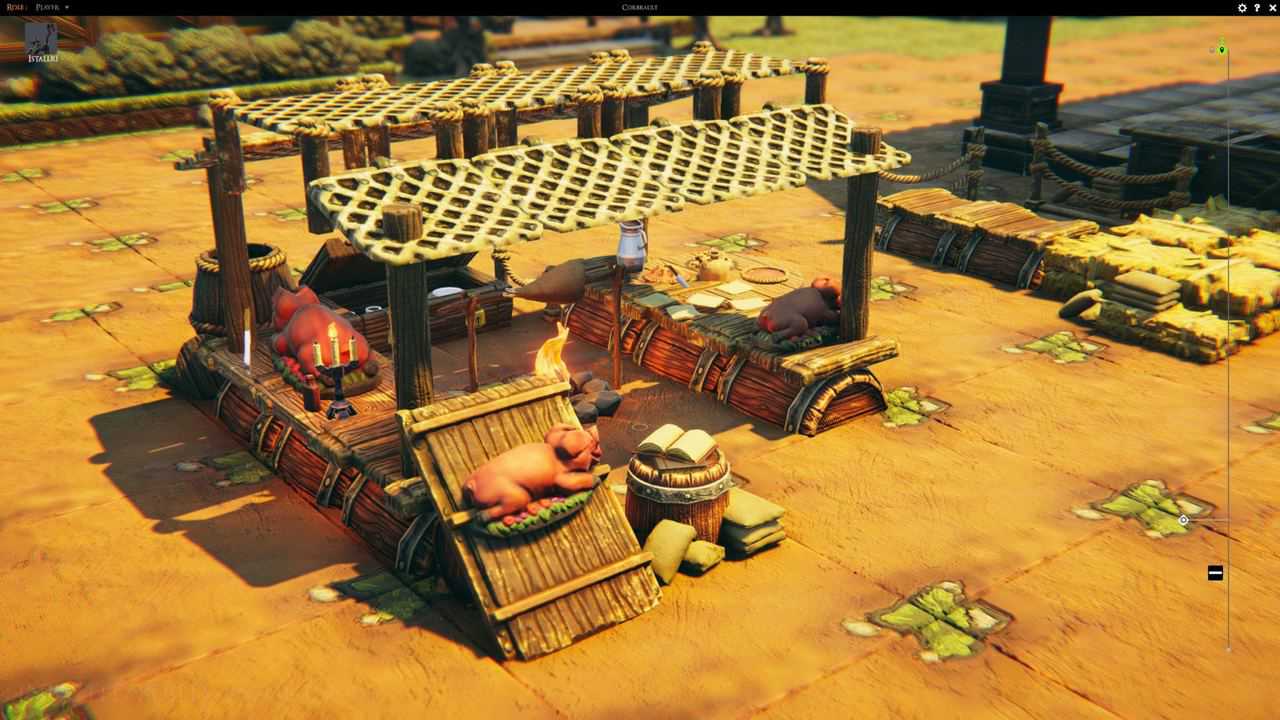The height and width of the screenshot is (720, 1280).
Task: Open the ISTALLRI character portrait
Action: 40,42
